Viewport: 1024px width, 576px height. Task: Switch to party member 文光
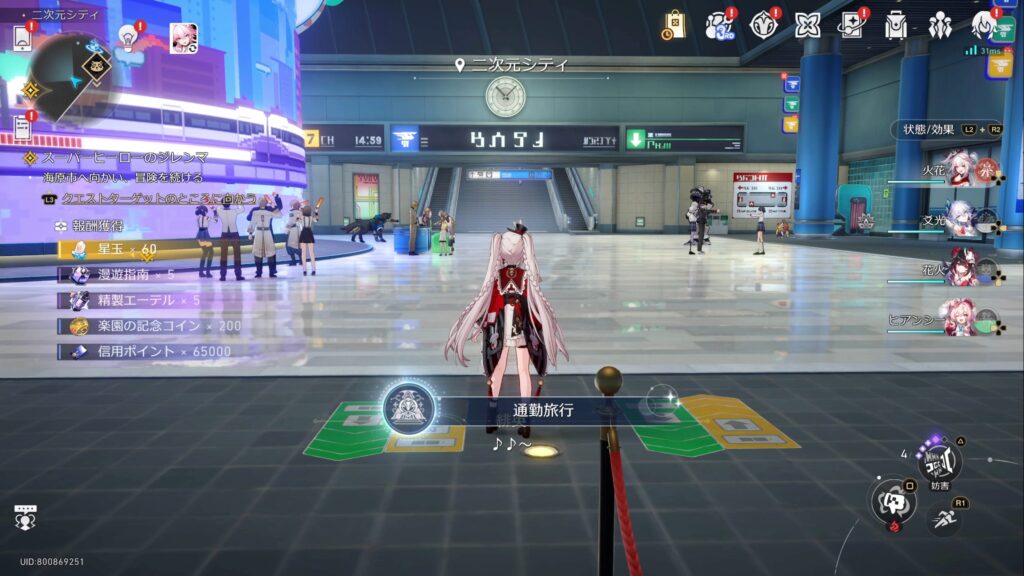[960, 219]
